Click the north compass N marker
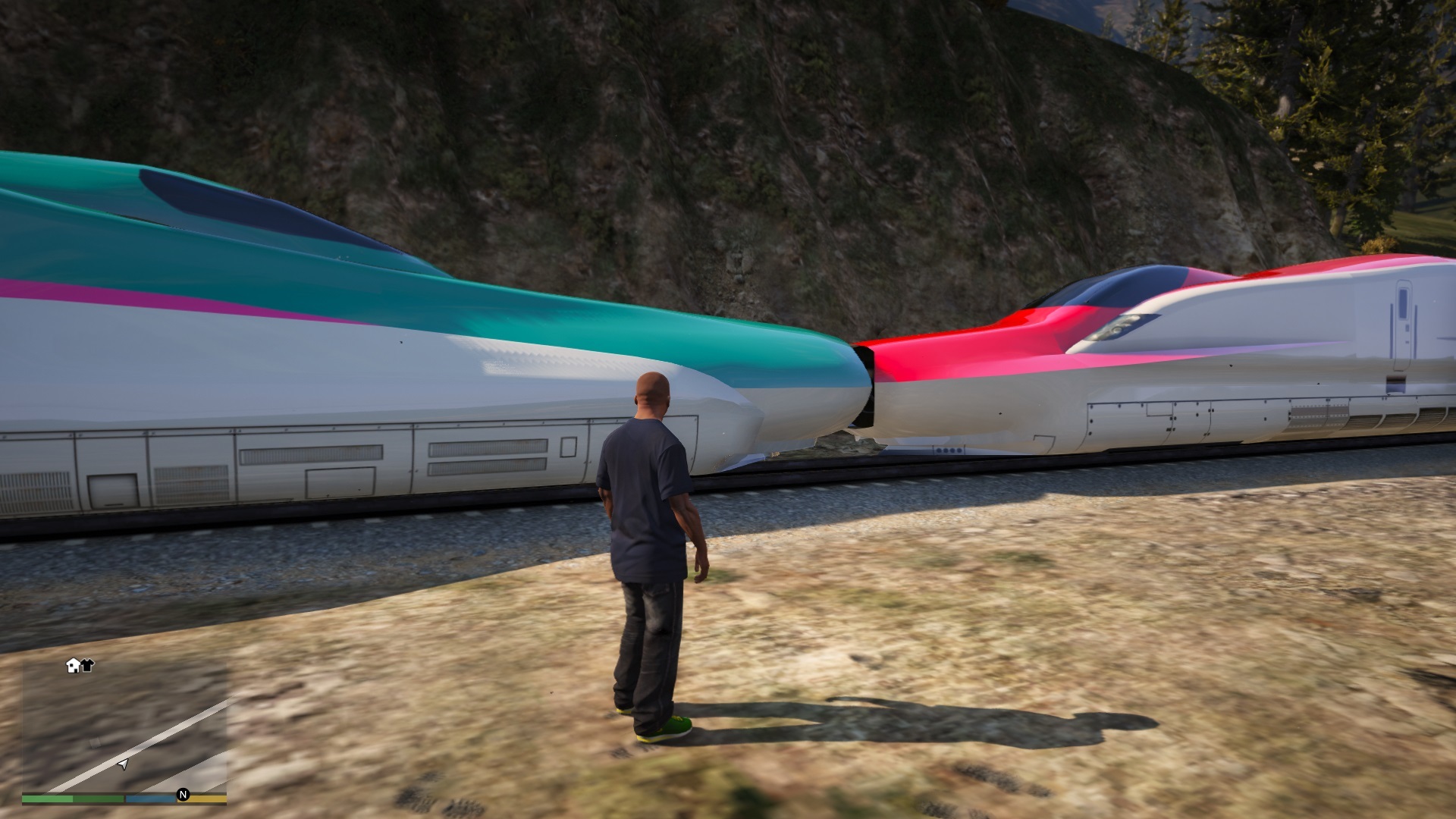The image size is (1456, 819). [x=183, y=795]
